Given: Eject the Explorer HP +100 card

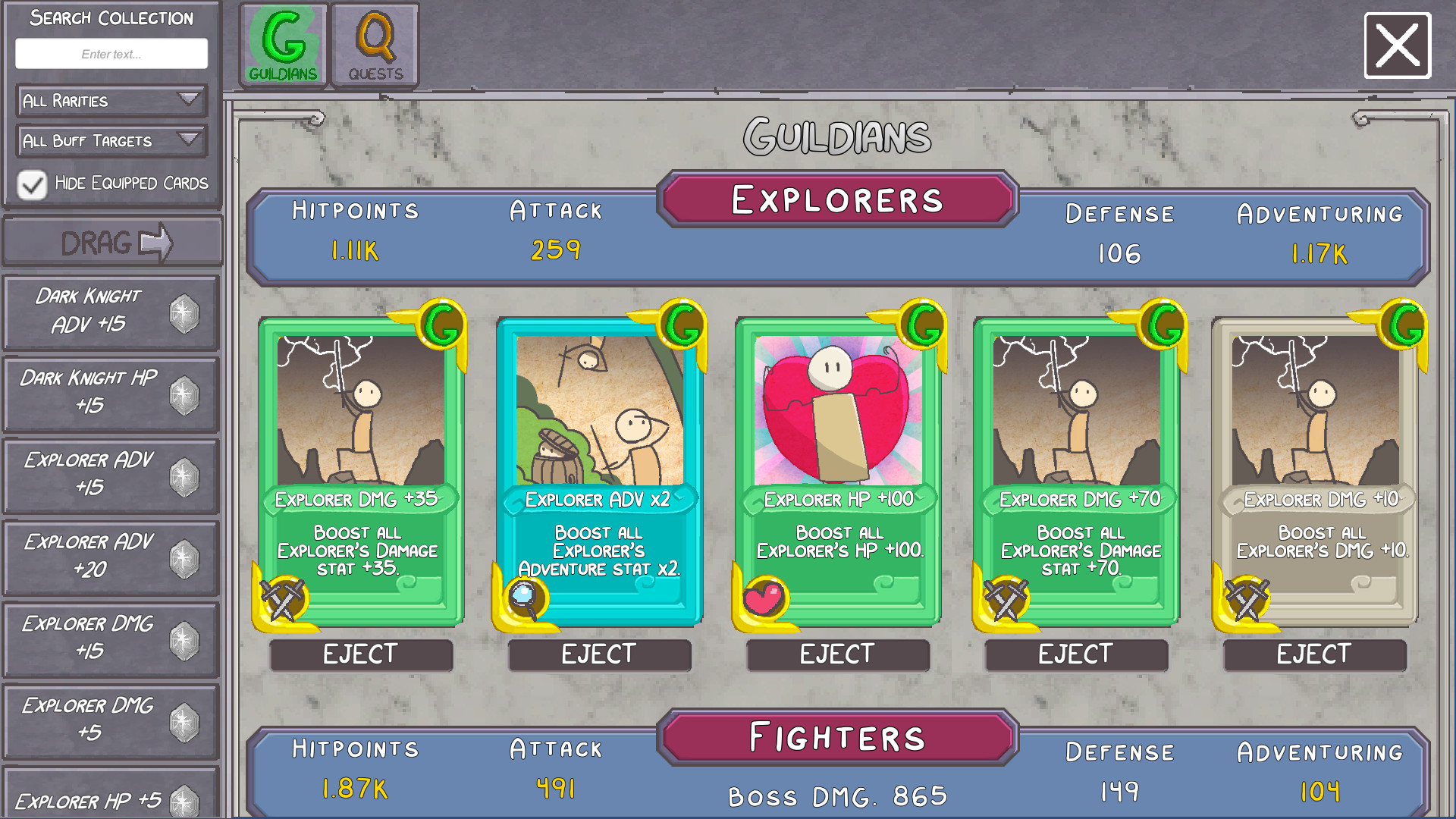Looking at the screenshot, I should pyautogui.click(x=837, y=654).
